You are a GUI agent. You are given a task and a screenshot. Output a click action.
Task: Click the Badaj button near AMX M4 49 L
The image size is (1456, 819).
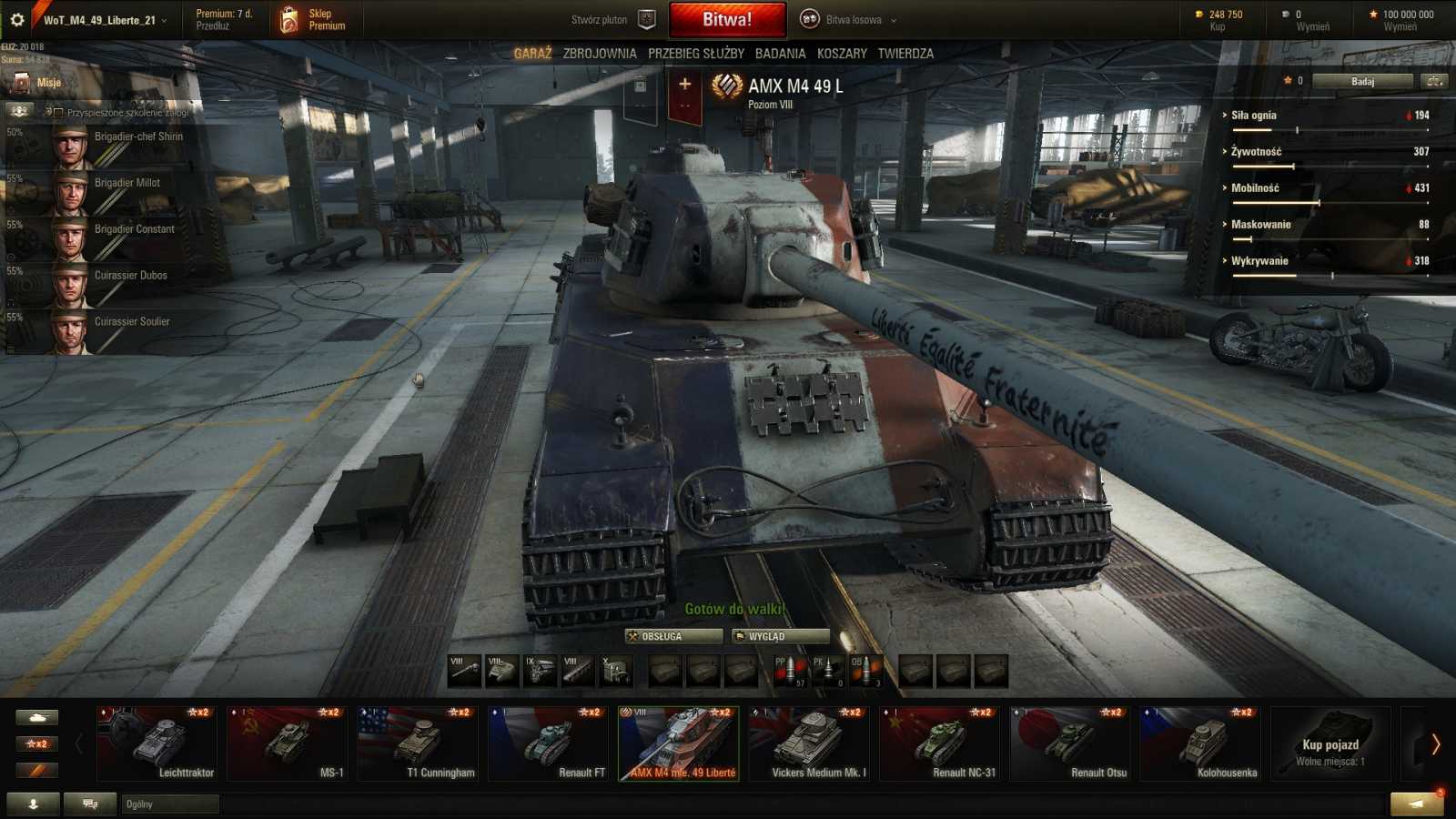1365,80
